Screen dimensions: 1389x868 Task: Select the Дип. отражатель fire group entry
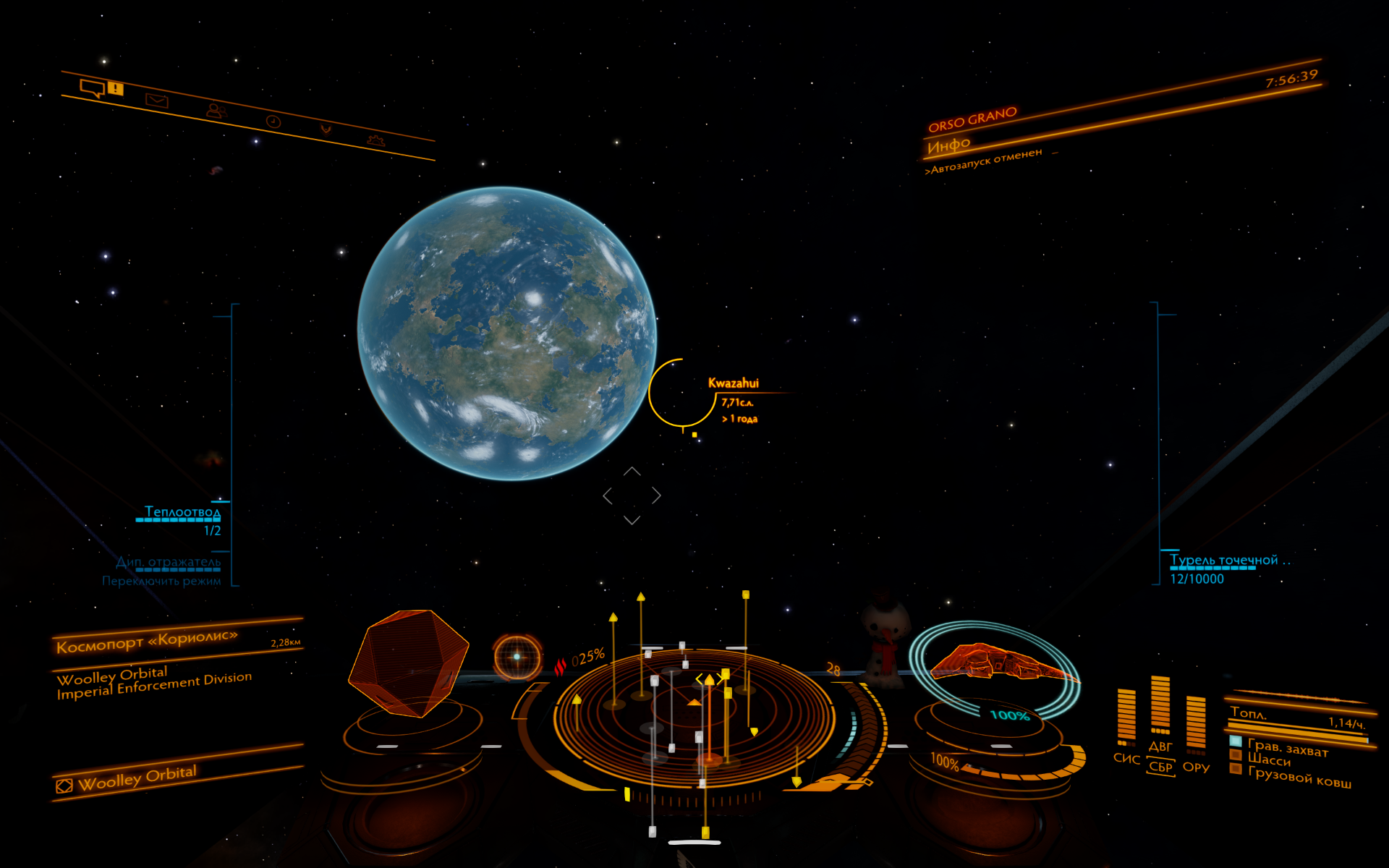coord(169,562)
